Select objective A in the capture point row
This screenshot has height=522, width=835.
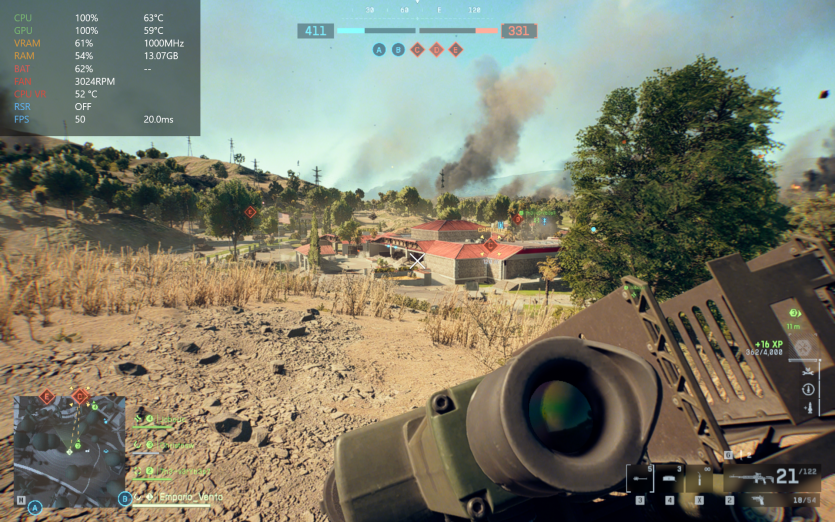coord(379,50)
